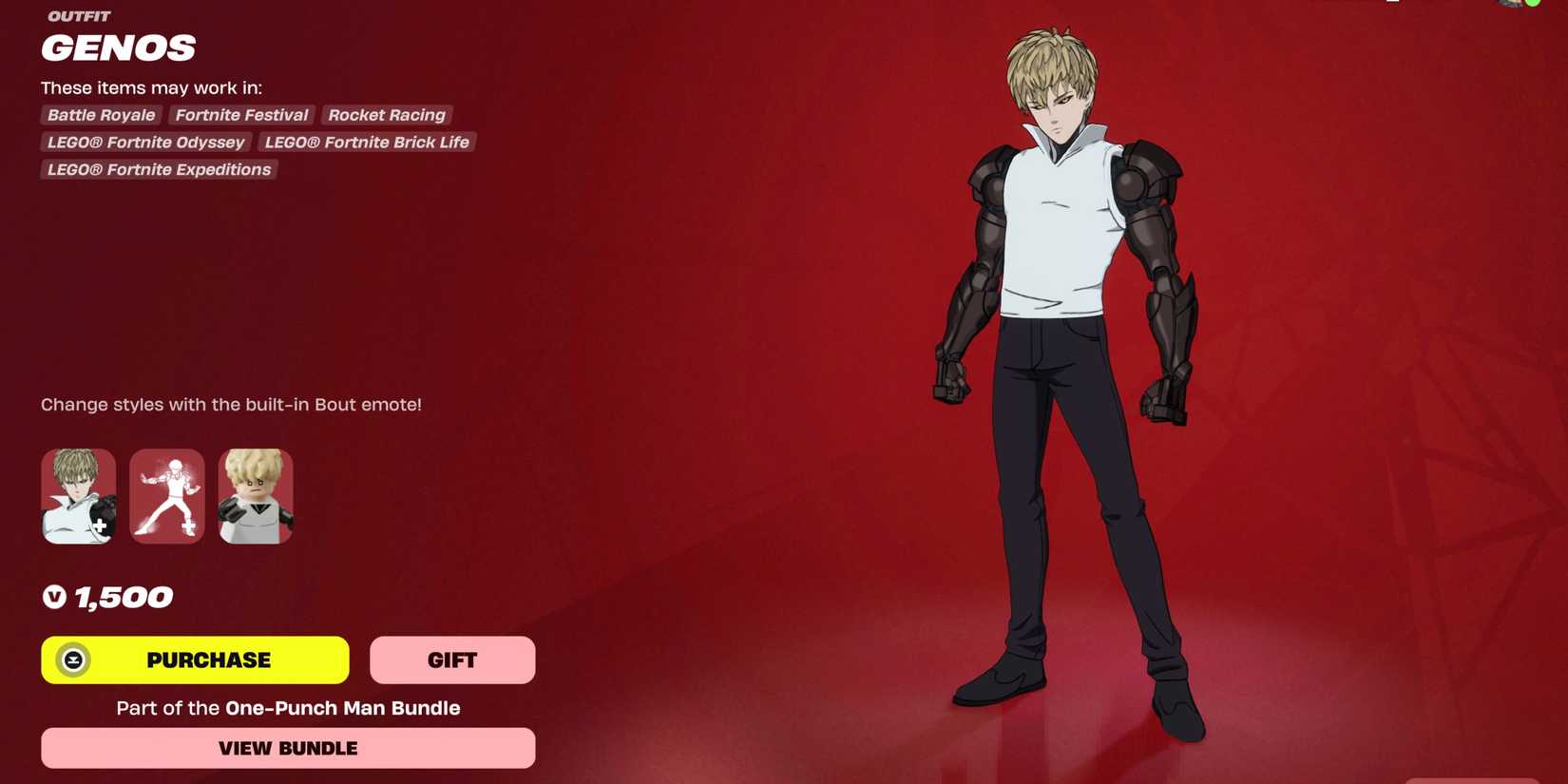
Task: Click the Battle Royale mode tag
Action: (x=101, y=115)
